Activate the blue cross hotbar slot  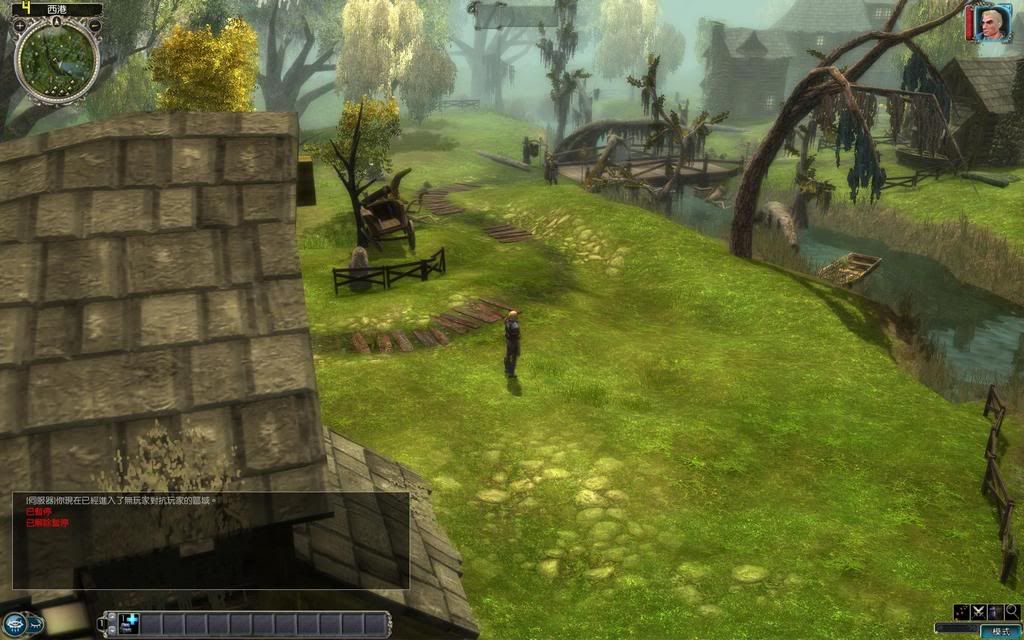pyautogui.click(x=129, y=623)
